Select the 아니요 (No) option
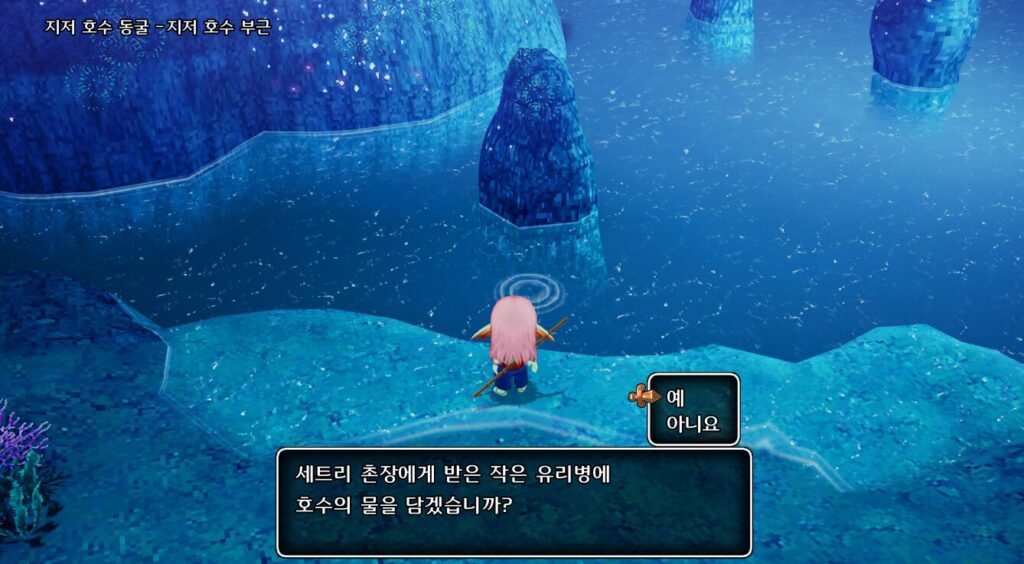Viewport: 1024px width, 564px height. tap(692, 424)
